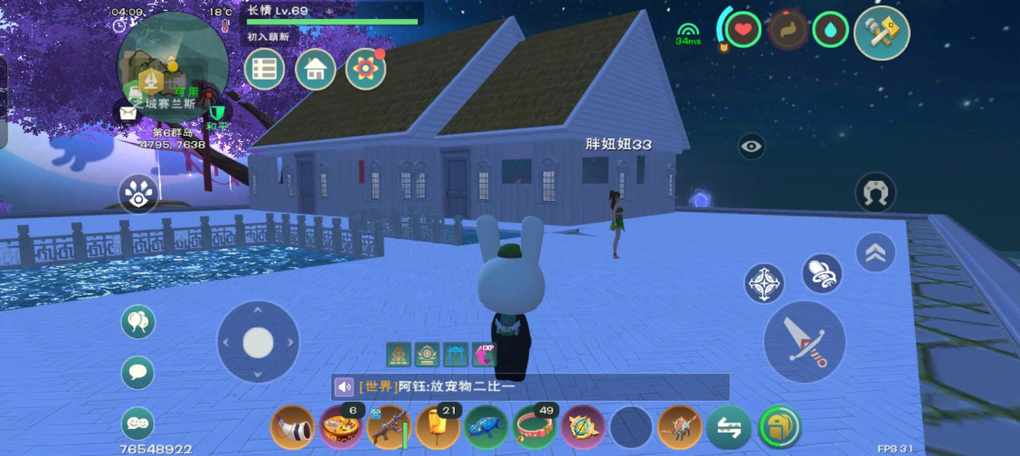1020x456 pixels.
Task: Open the mail envelope icon
Action: pyautogui.click(x=128, y=113)
